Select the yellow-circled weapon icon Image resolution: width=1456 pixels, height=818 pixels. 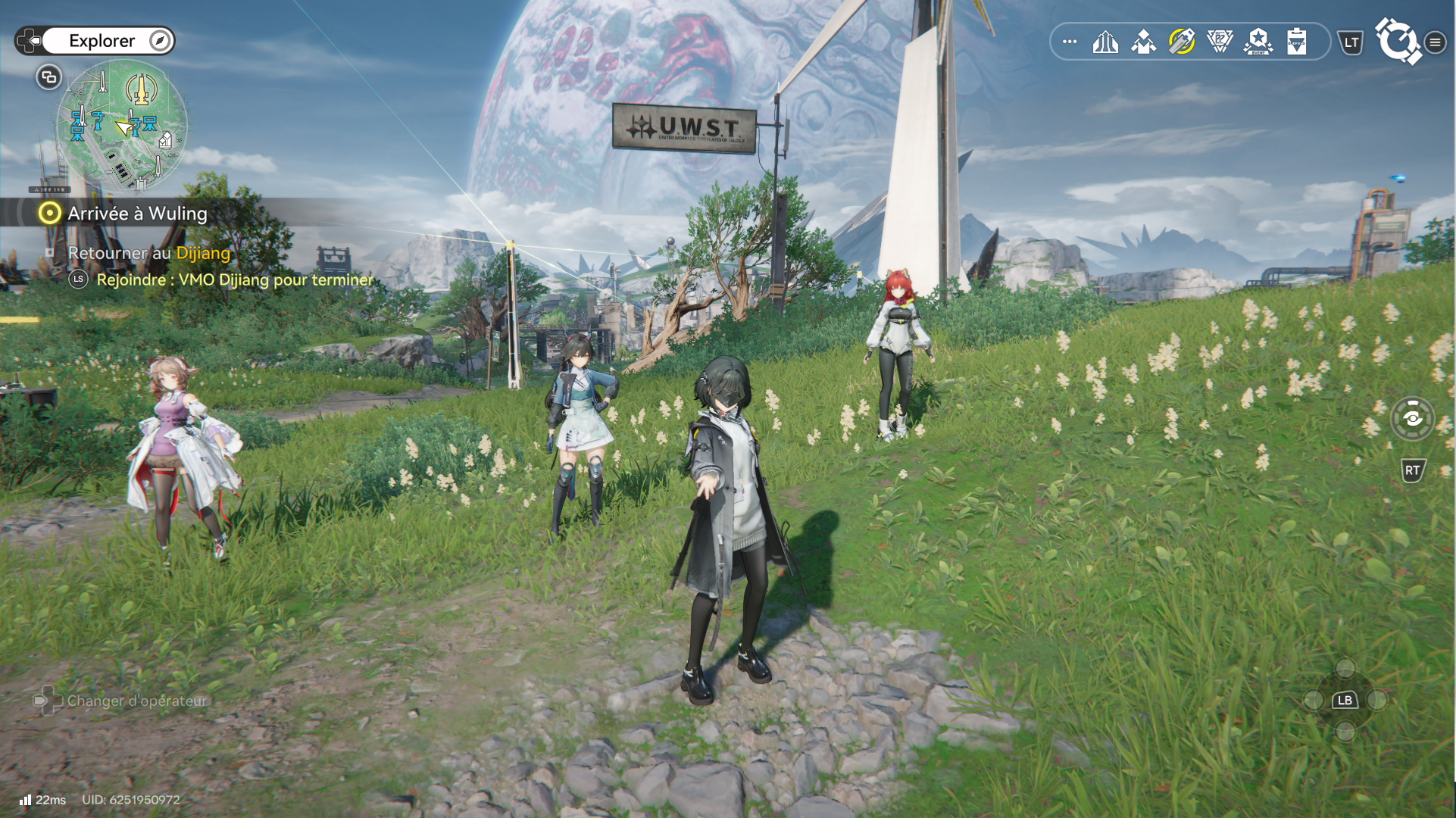[x=1182, y=42]
